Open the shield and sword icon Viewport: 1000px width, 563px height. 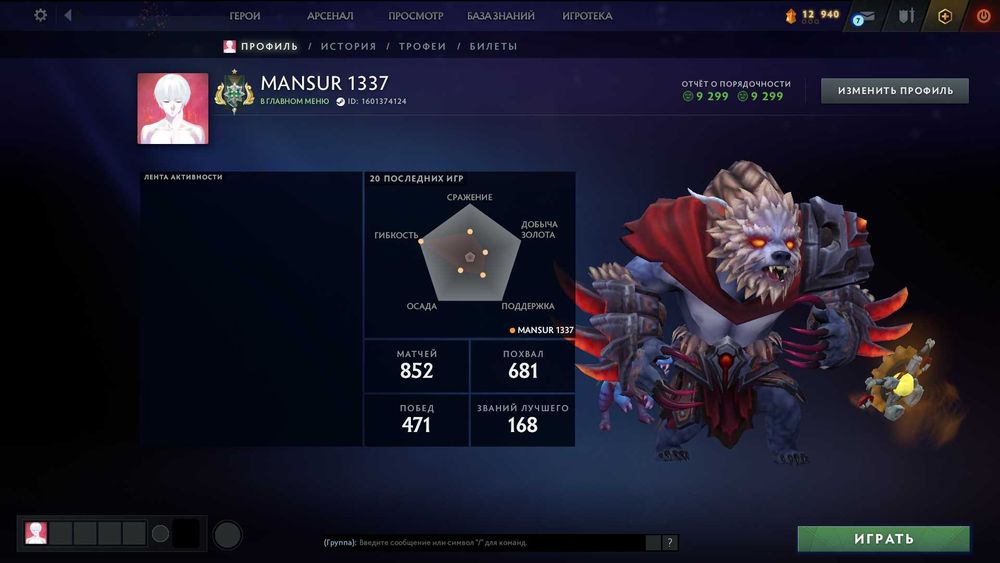point(906,16)
